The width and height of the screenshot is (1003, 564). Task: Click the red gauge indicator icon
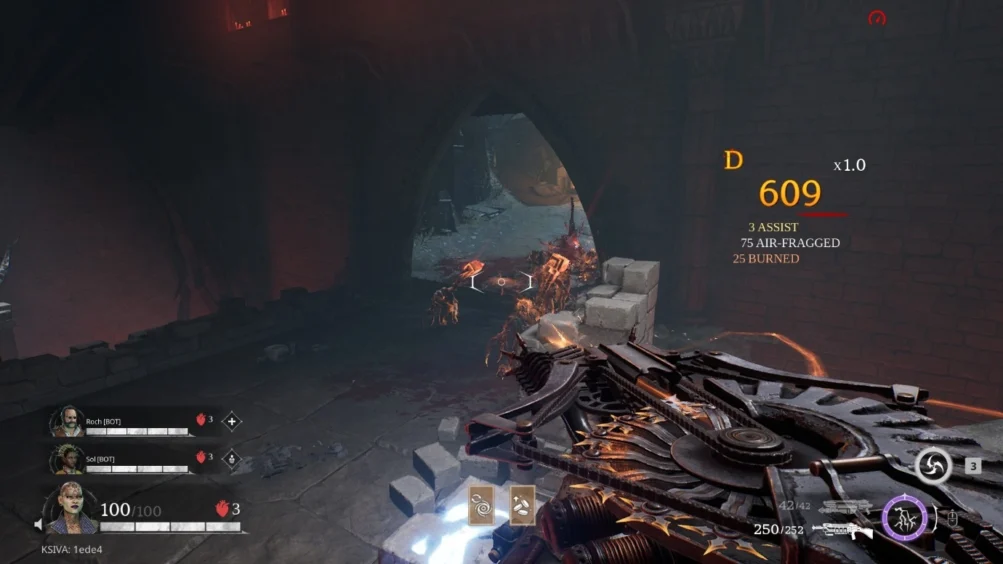[877, 18]
